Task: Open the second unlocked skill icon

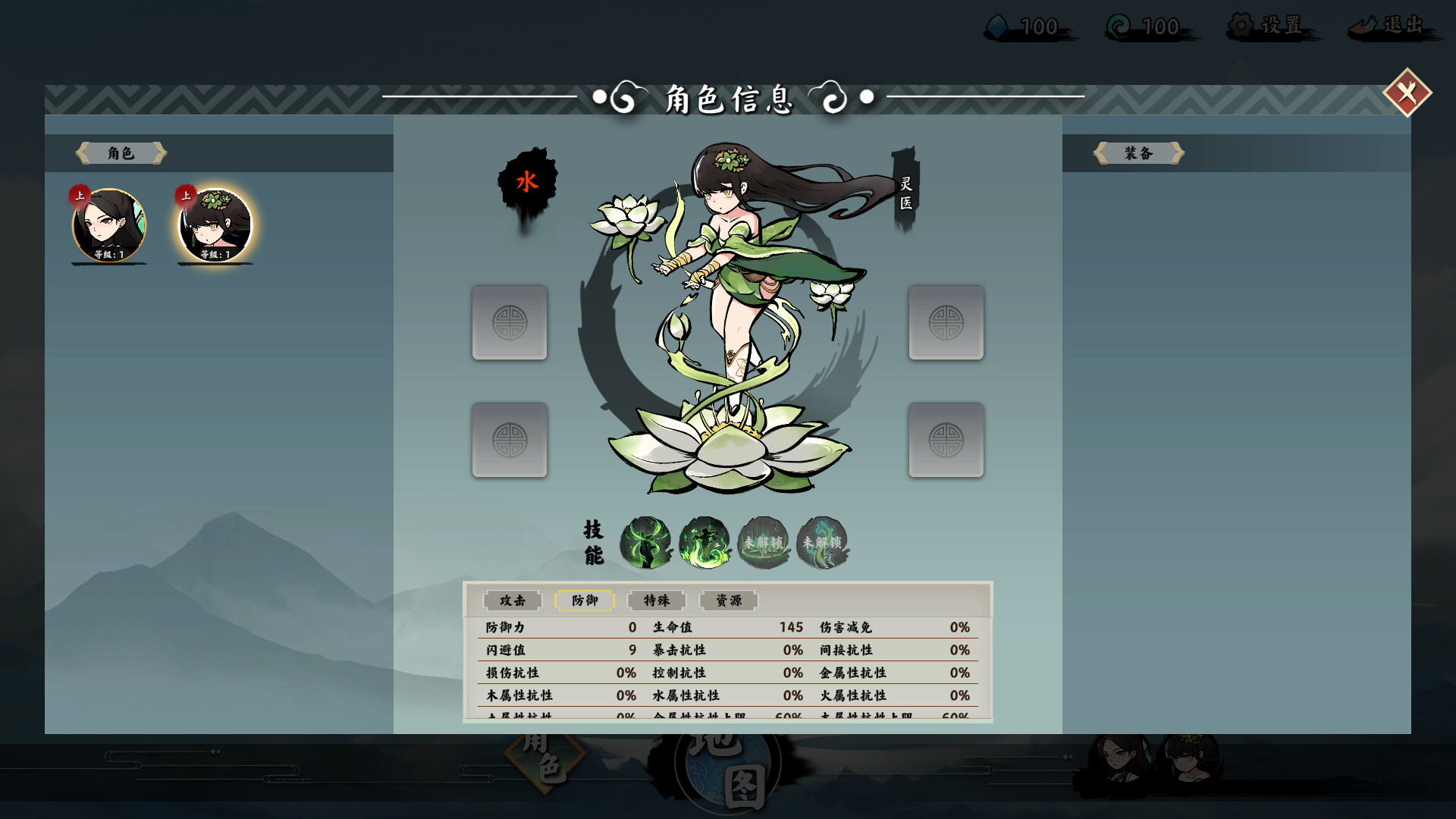Action: pyautogui.click(x=706, y=541)
